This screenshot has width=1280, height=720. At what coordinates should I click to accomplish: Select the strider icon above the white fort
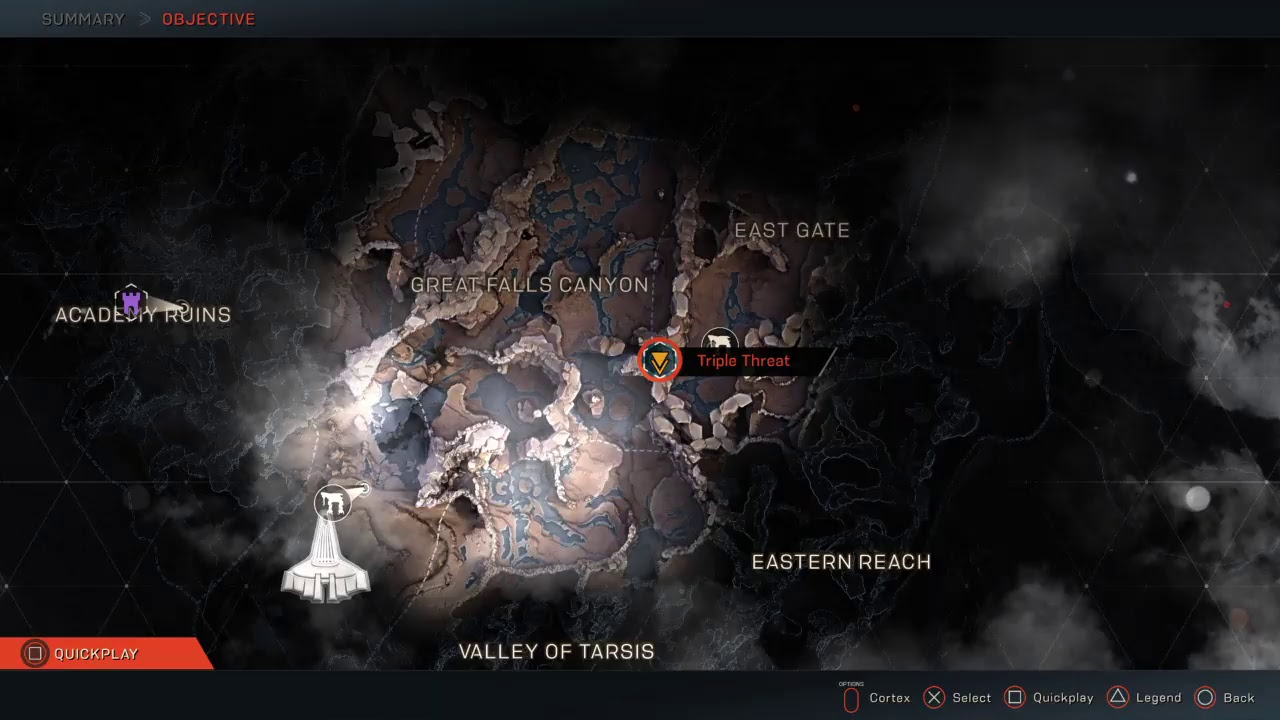point(333,502)
